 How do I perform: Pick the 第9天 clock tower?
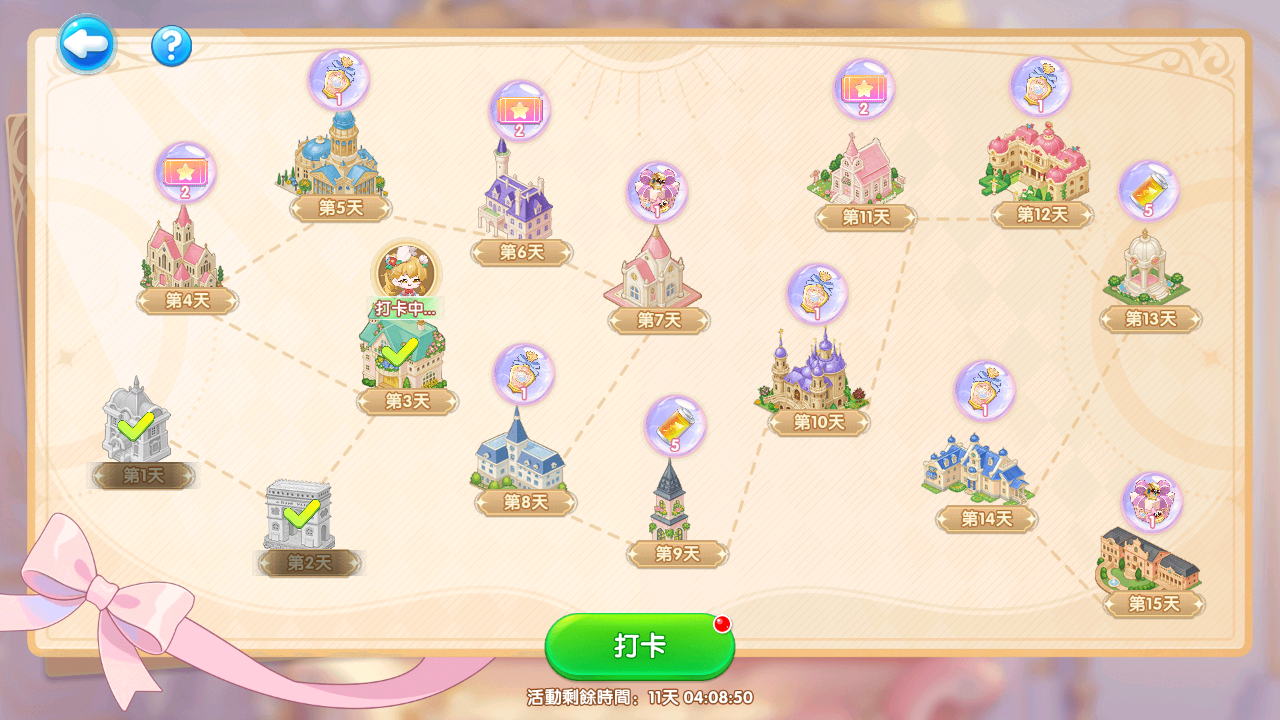(x=670, y=502)
